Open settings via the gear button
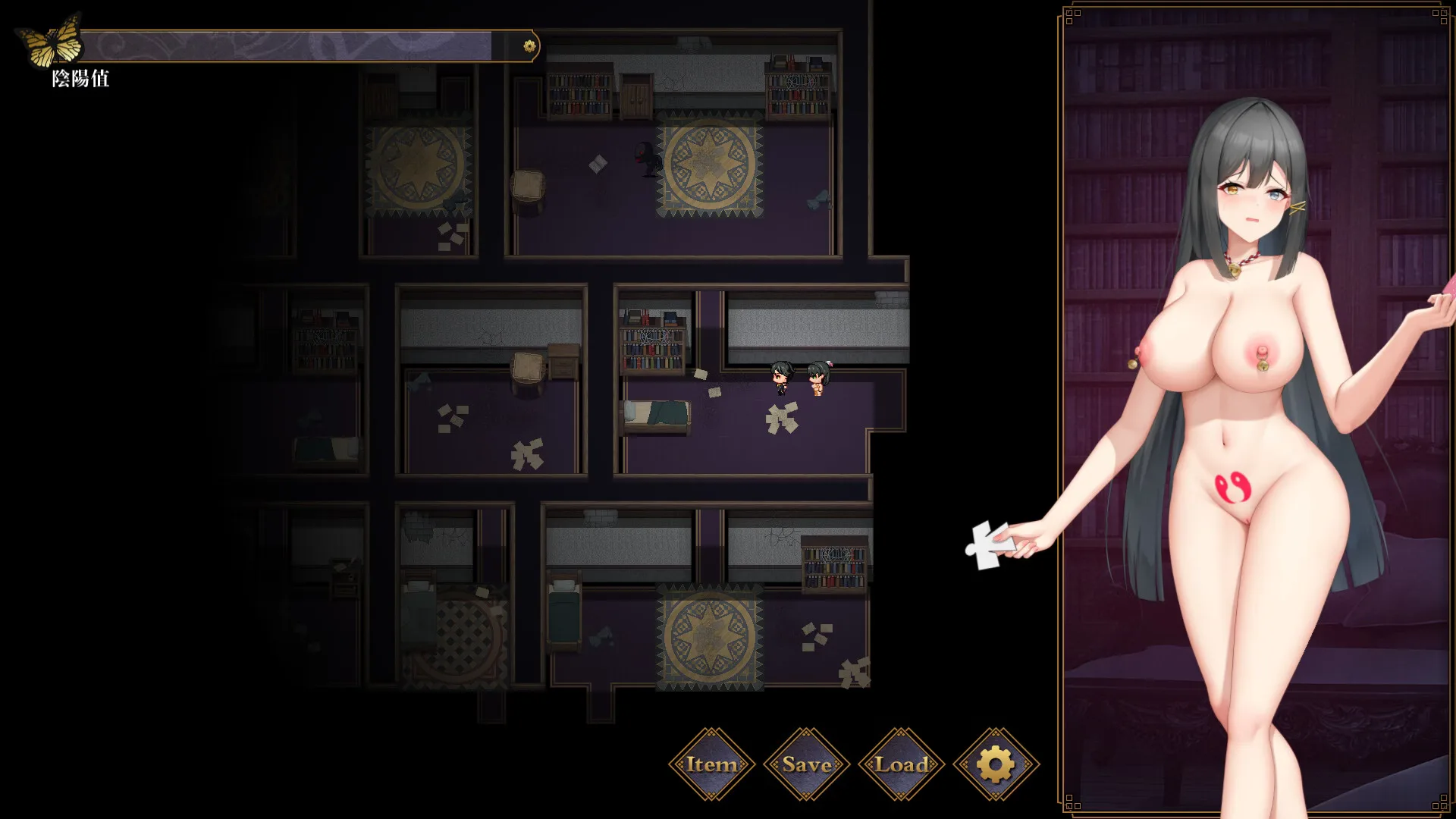Viewport: 1456px width, 819px height. [996, 764]
